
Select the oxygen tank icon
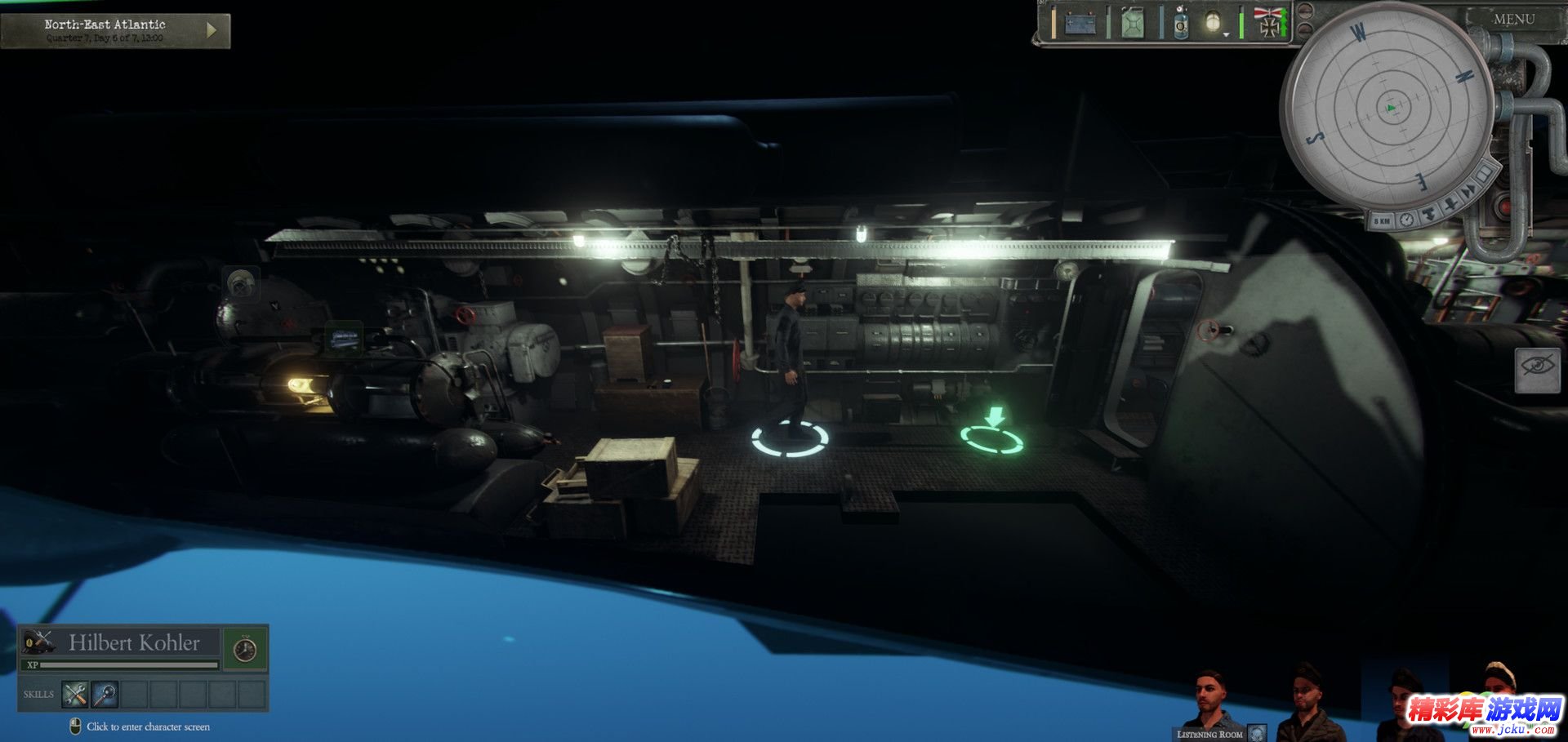tap(1181, 24)
